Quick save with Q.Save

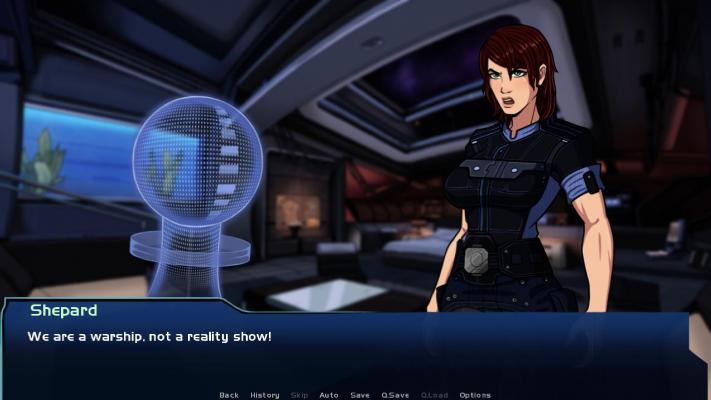[x=395, y=395]
